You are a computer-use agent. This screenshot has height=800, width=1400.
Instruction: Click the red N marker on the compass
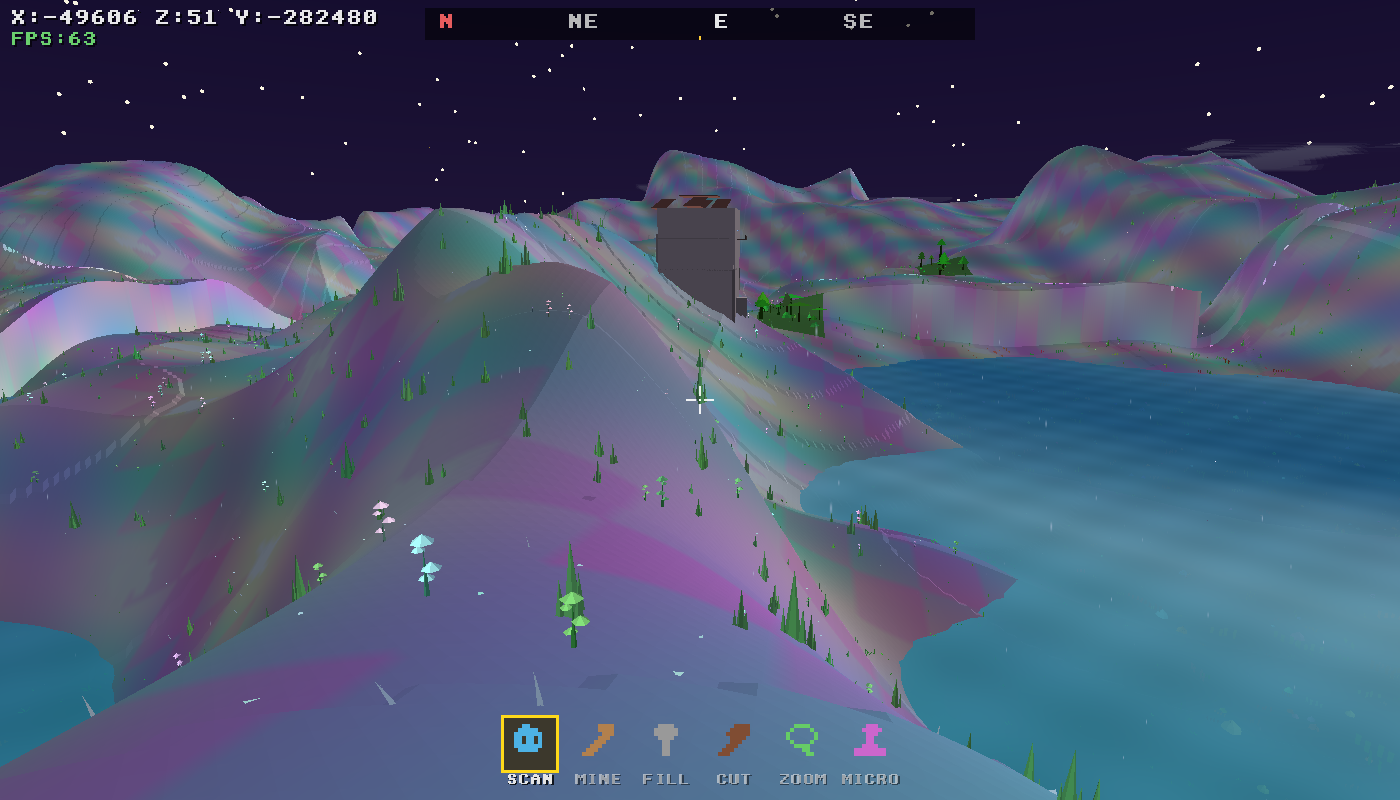coord(445,19)
